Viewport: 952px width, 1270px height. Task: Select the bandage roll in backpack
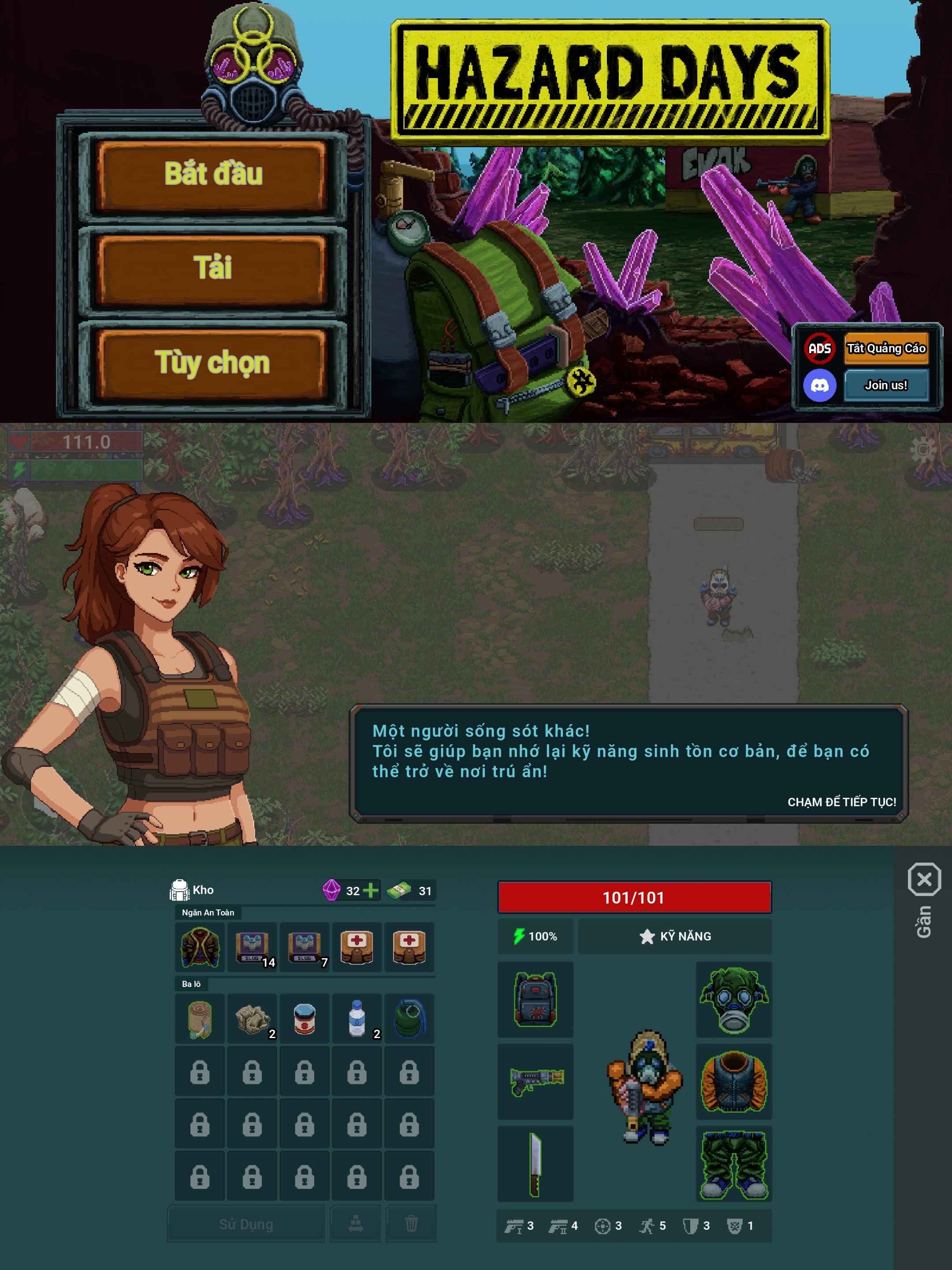coord(200,1019)
